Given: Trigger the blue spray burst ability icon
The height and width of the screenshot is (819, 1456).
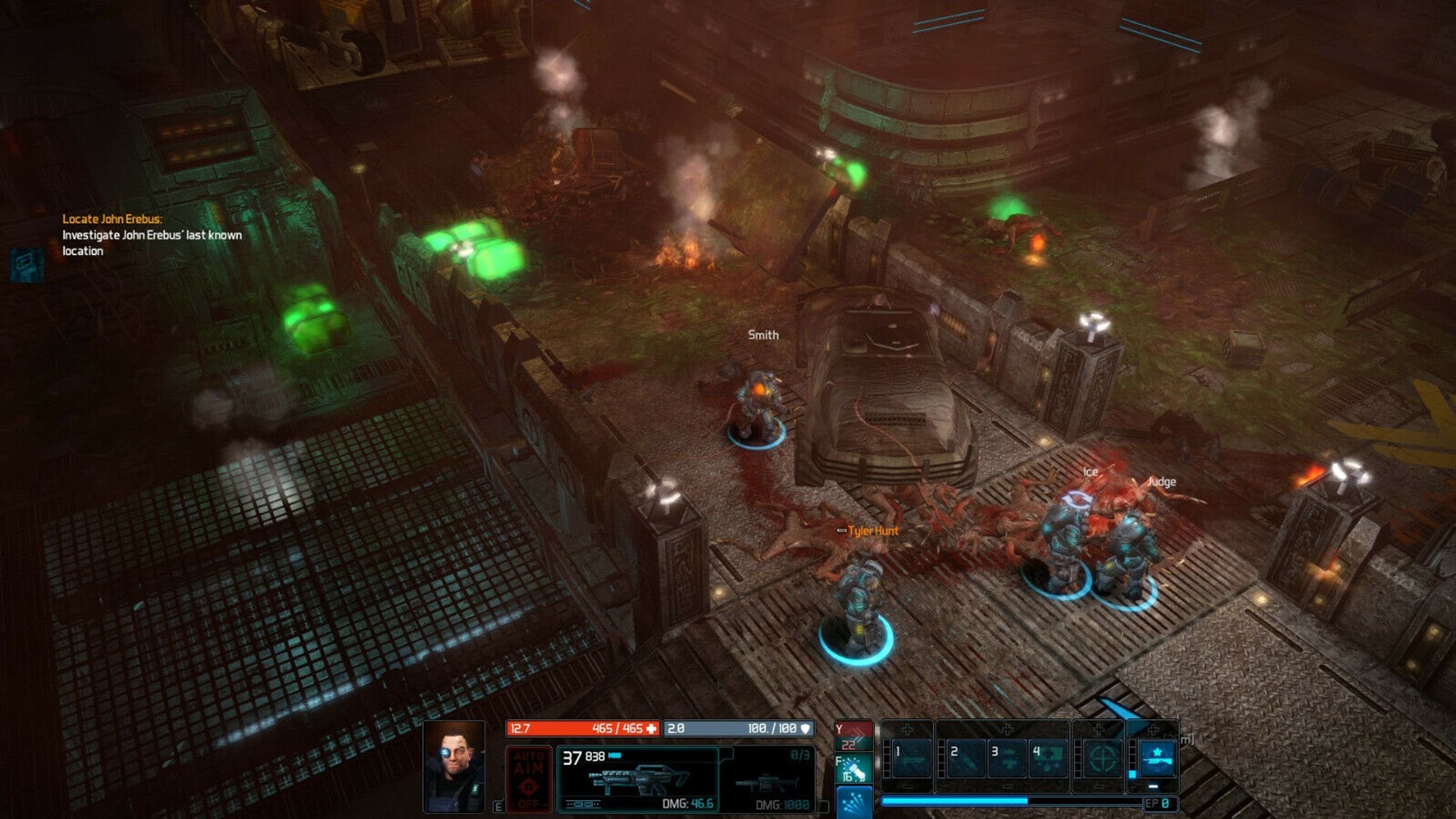Looking at the screenshot, I should [854, 802].
